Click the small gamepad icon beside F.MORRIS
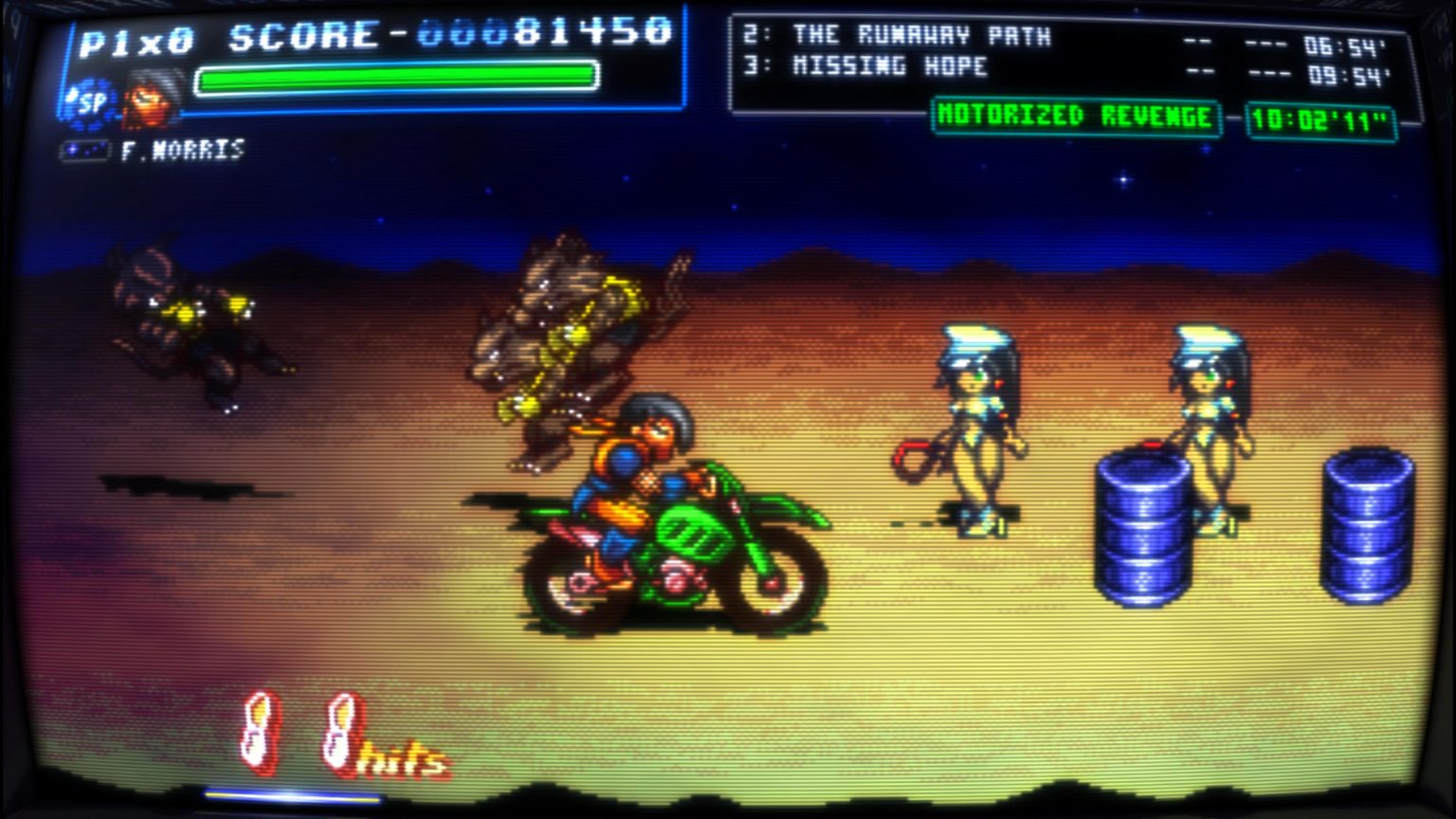This screenshot has height=819, width=1456. point(84,149)
